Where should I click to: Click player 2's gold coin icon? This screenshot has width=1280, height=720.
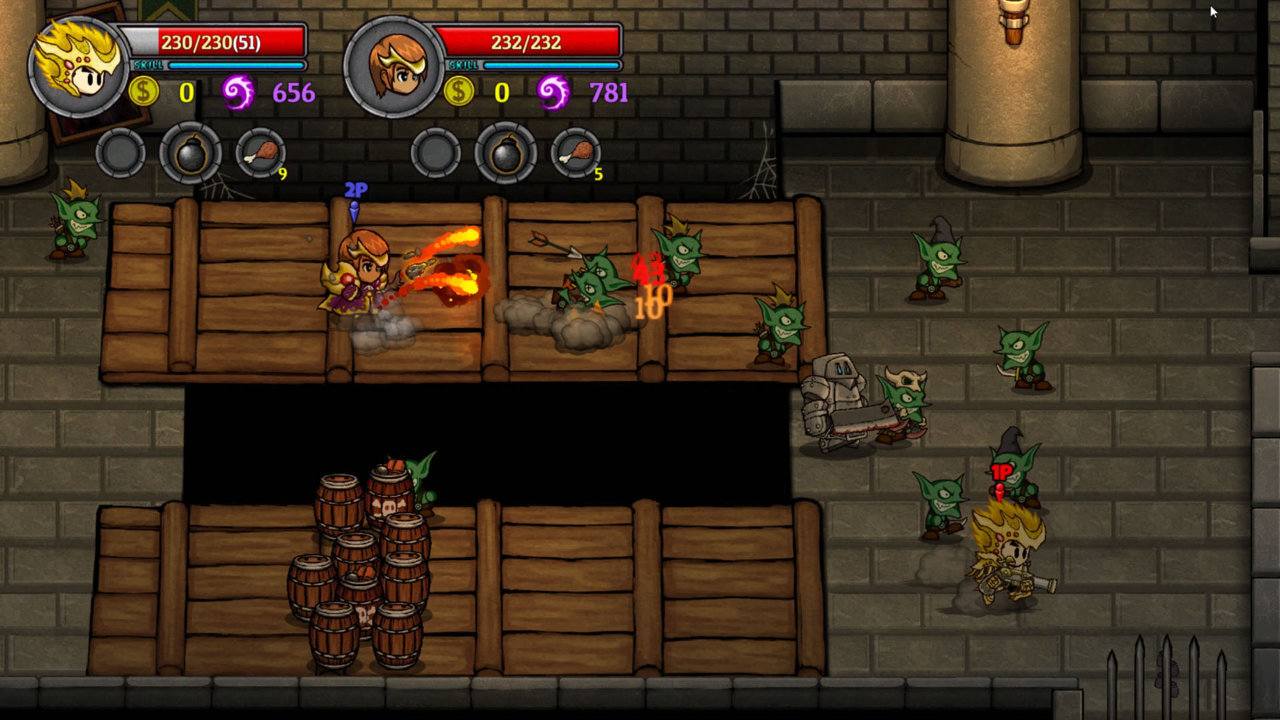pos(461,93)
